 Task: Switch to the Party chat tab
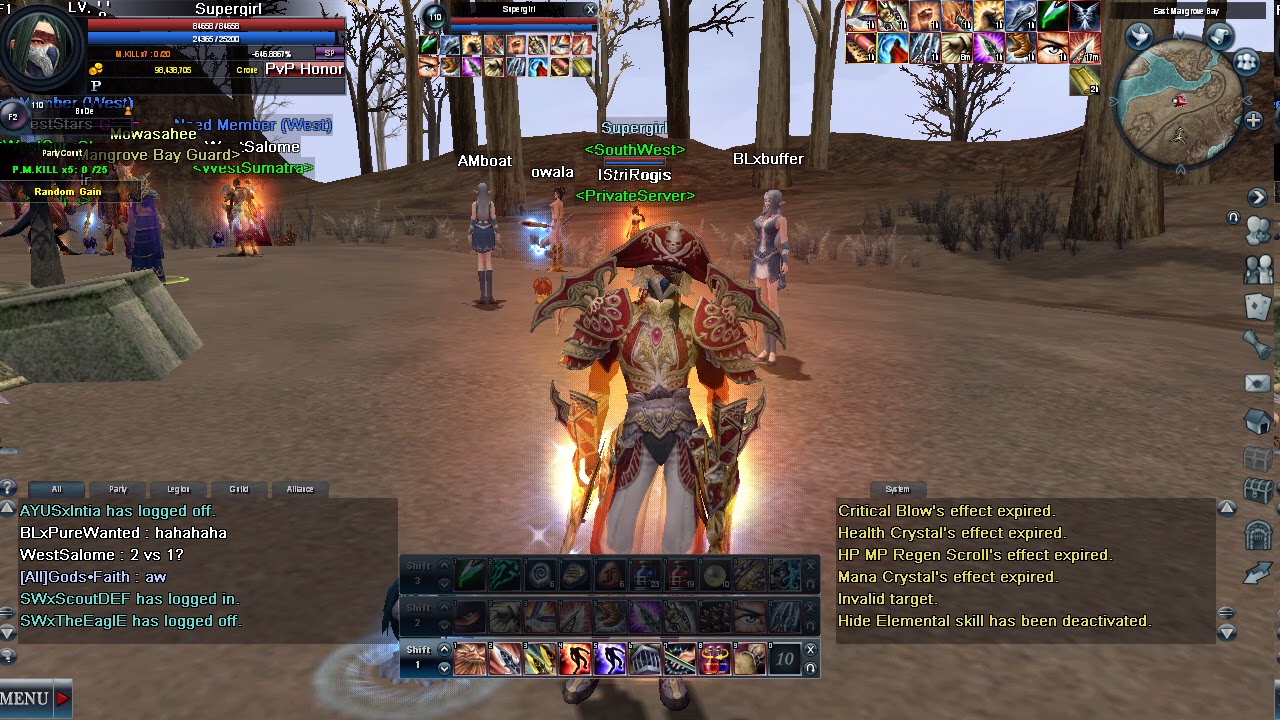point(117,489)
